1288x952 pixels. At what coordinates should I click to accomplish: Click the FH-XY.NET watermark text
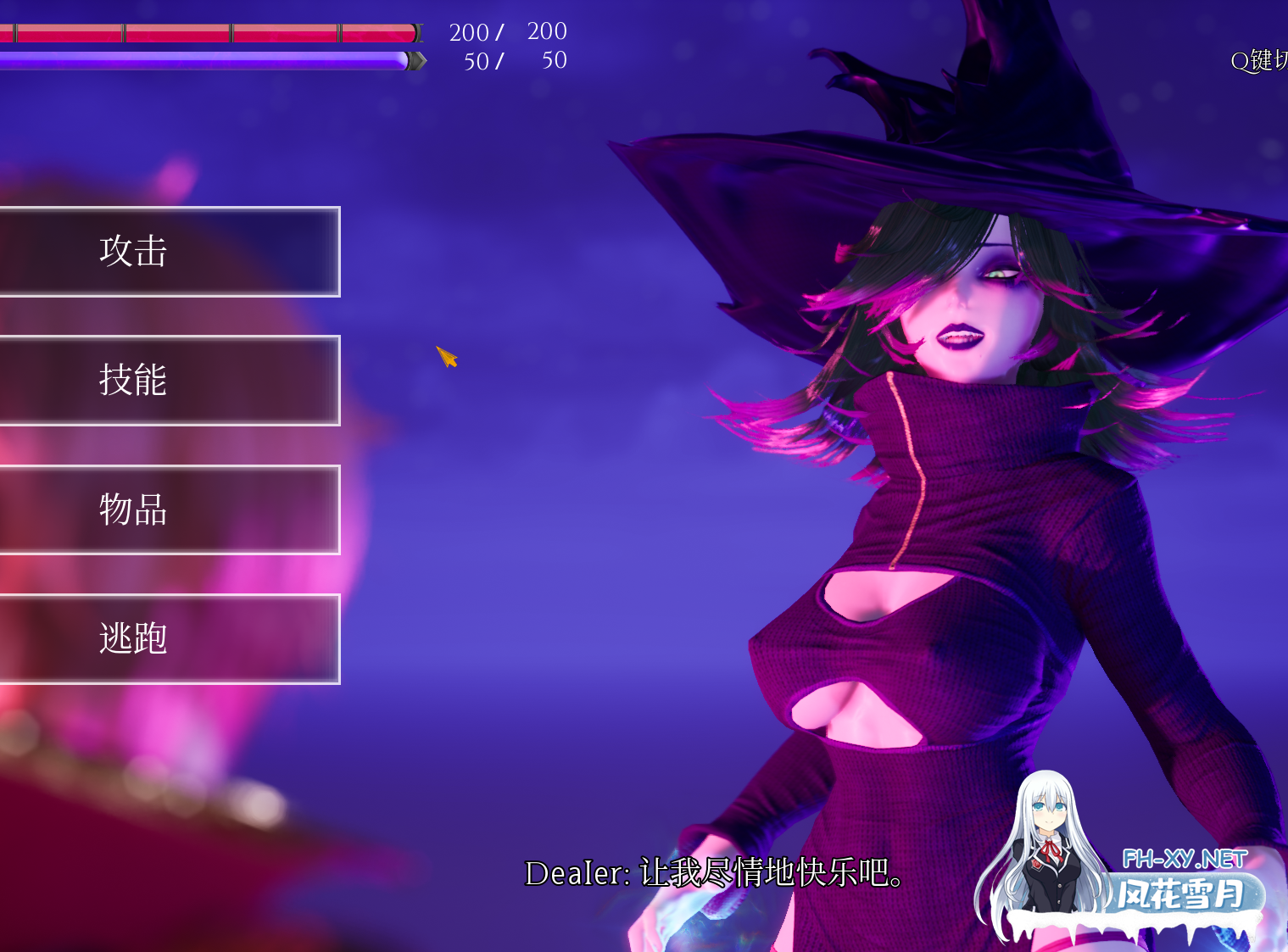click(1185, 856)
